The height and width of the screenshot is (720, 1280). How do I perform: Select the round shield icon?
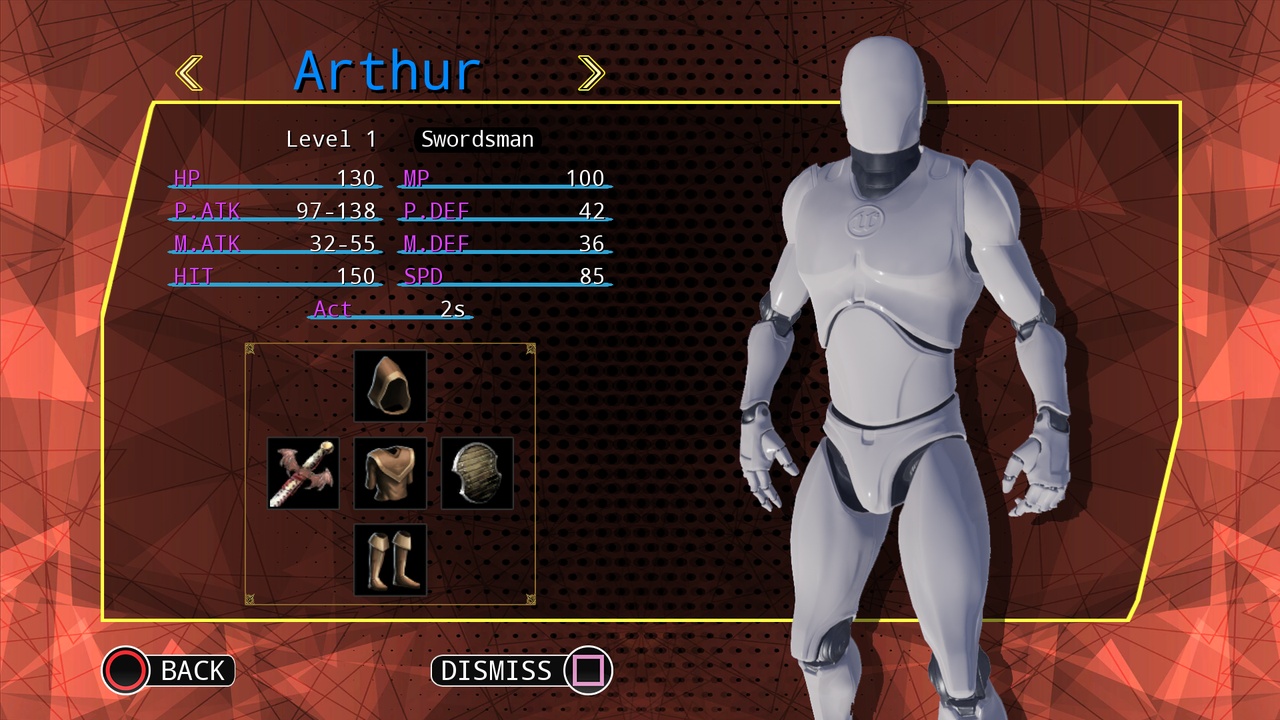pos(477,471)
